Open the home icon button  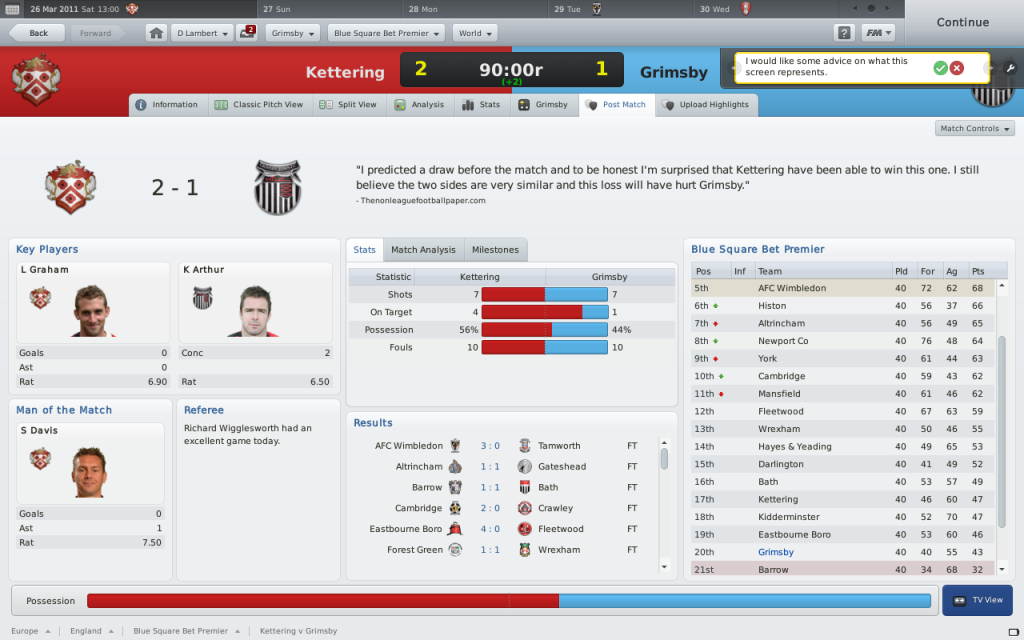tap(156, 33)
